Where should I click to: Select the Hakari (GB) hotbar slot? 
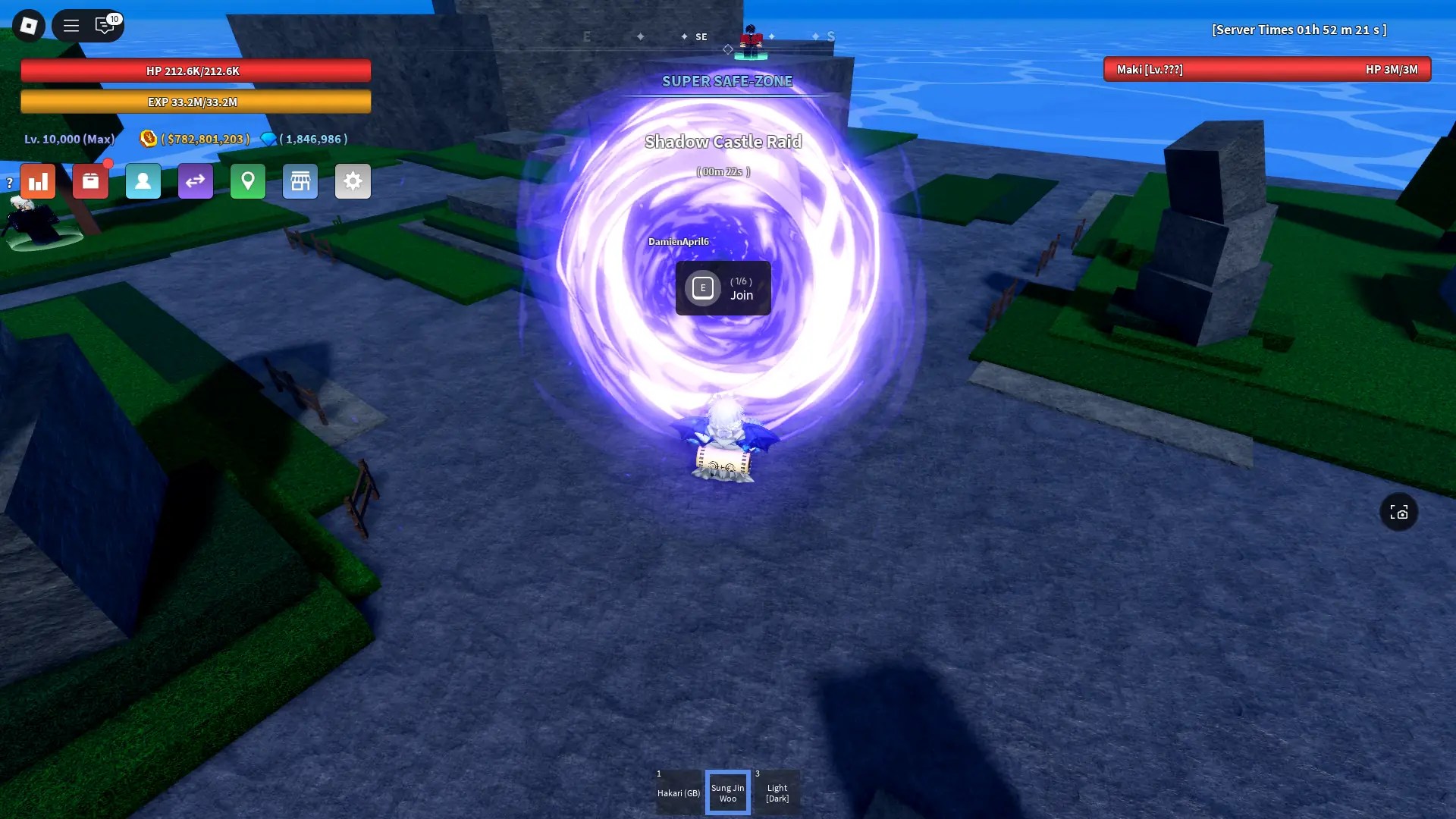[x=679, y=792]
